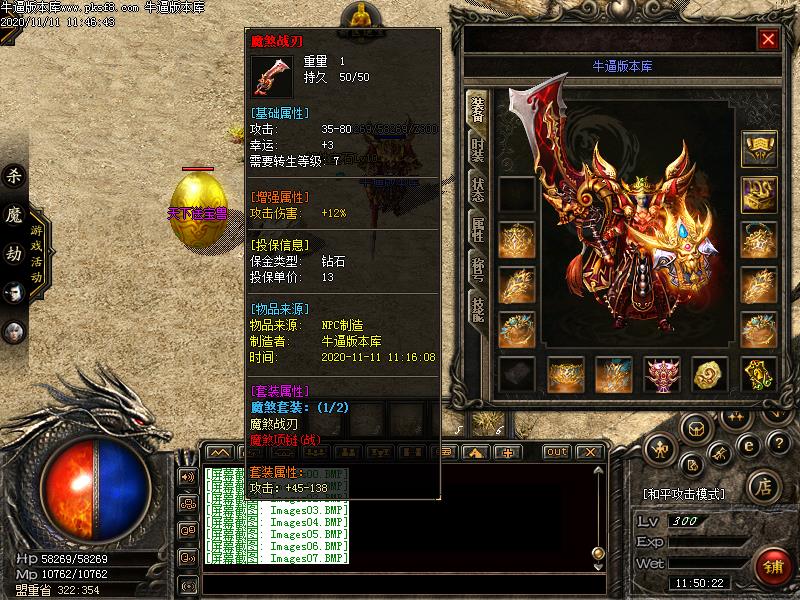Screen dimensions: 800x600
Task: Click the 'out' button above chat
Action: 556,452
